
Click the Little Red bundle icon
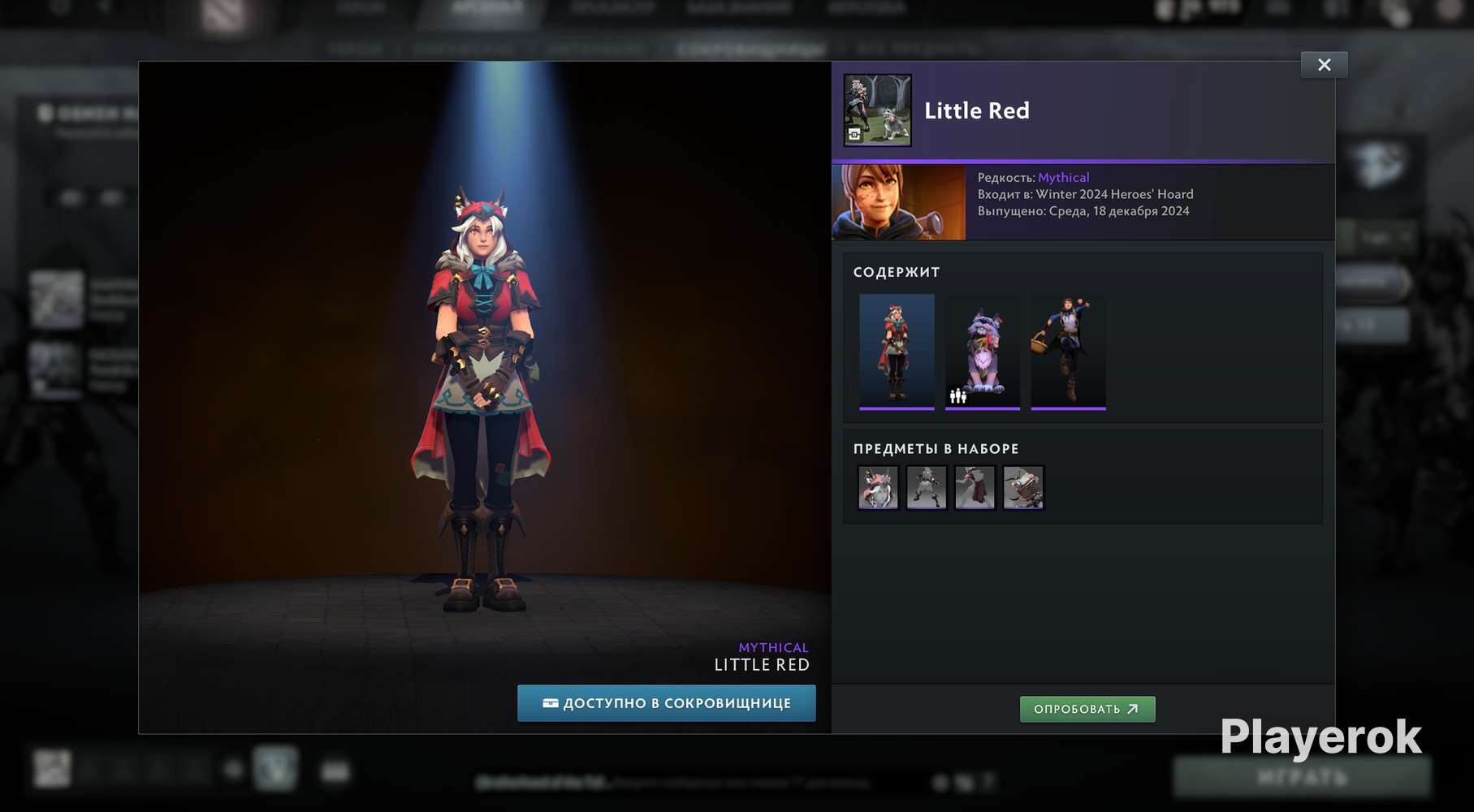tap(877, 110)
